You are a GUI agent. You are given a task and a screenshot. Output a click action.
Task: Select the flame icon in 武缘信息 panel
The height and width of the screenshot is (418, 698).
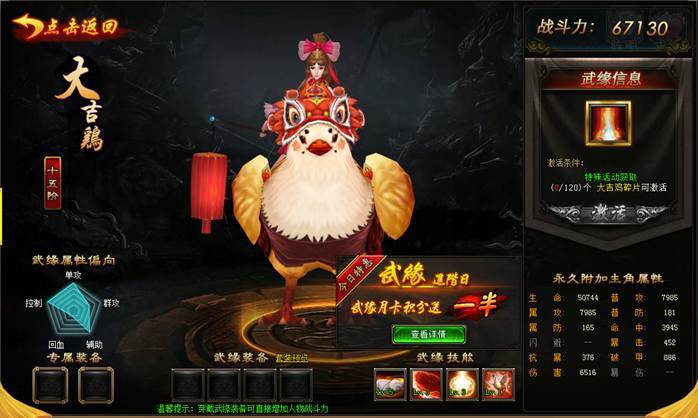coord(608,123)
